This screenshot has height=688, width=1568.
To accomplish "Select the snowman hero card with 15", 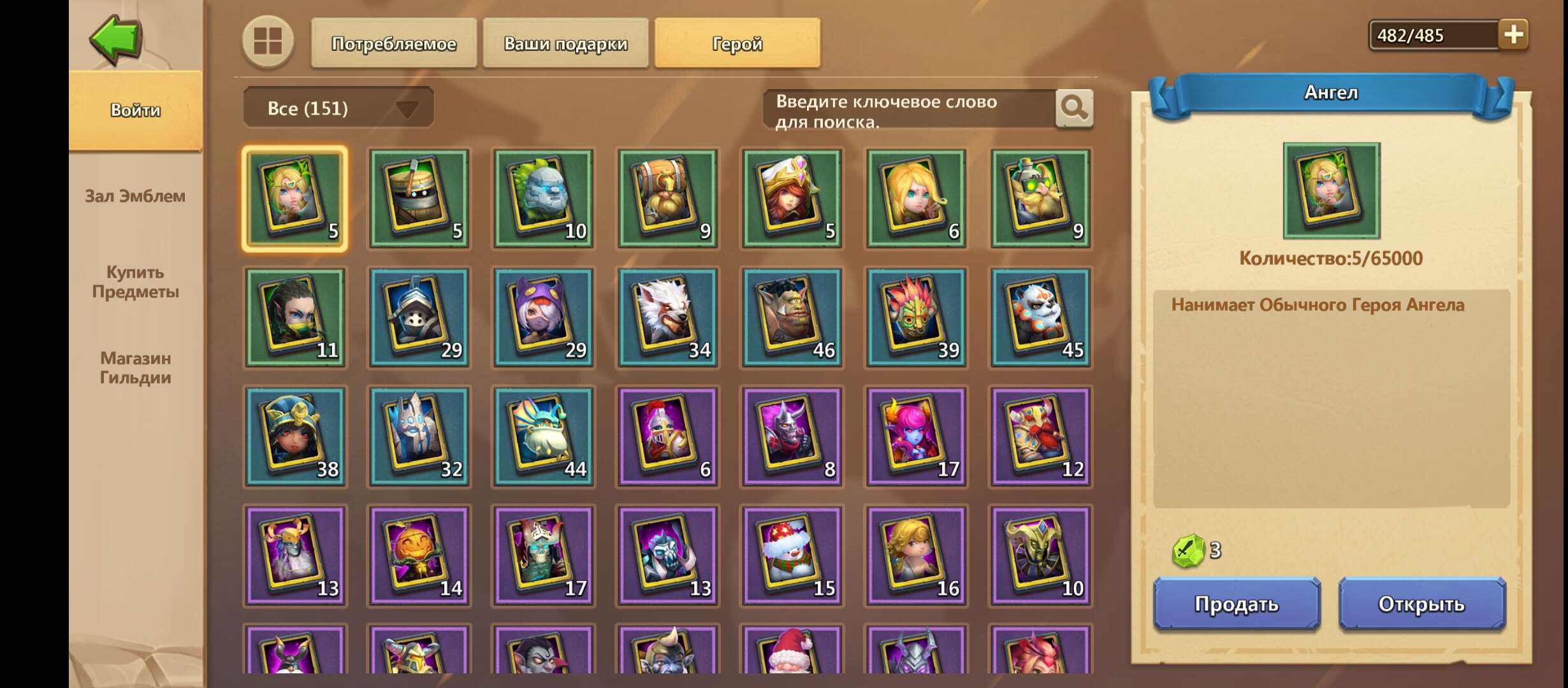I will click(793, 554).
